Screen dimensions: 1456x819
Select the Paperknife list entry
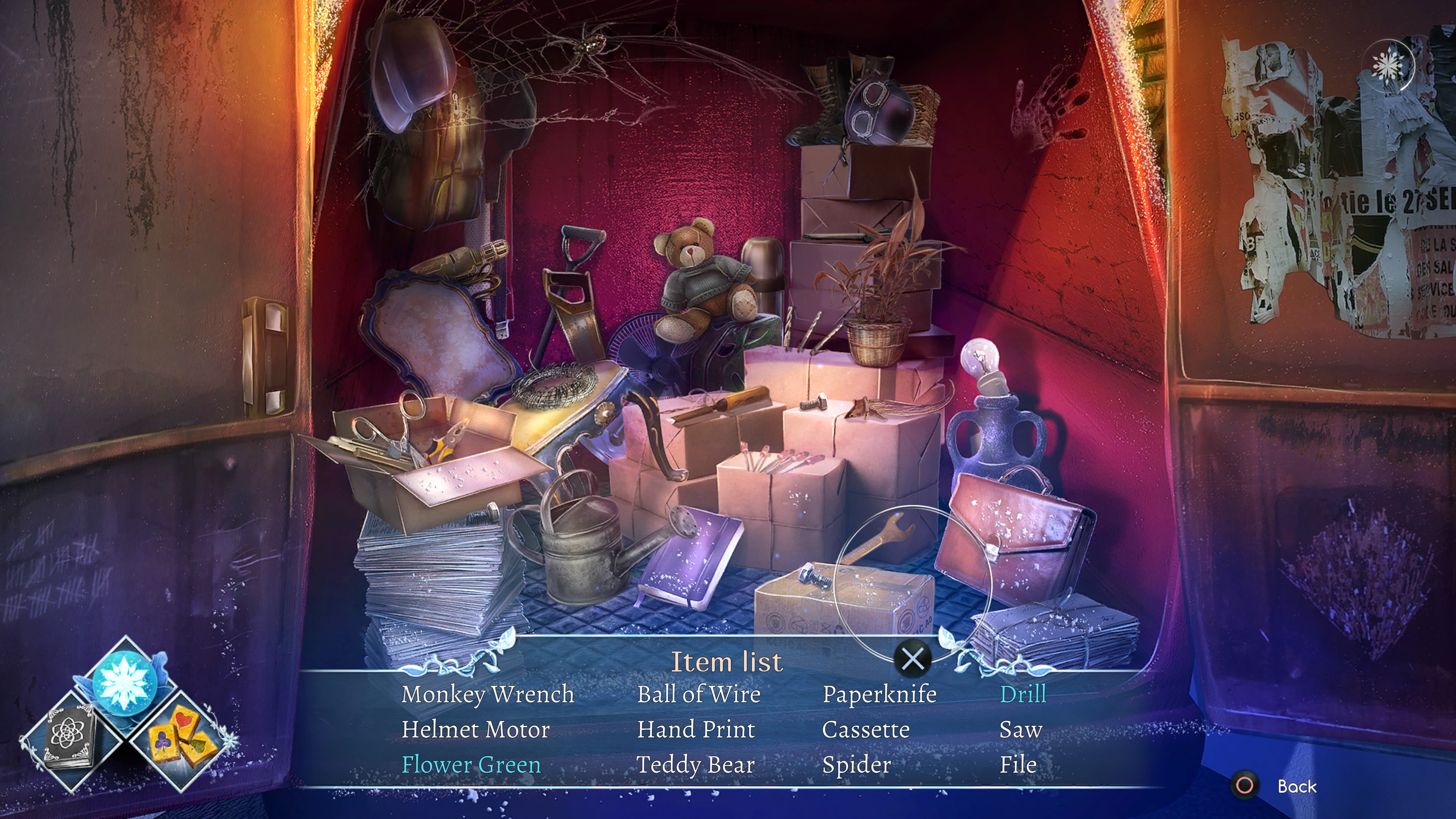pos(880,694)
